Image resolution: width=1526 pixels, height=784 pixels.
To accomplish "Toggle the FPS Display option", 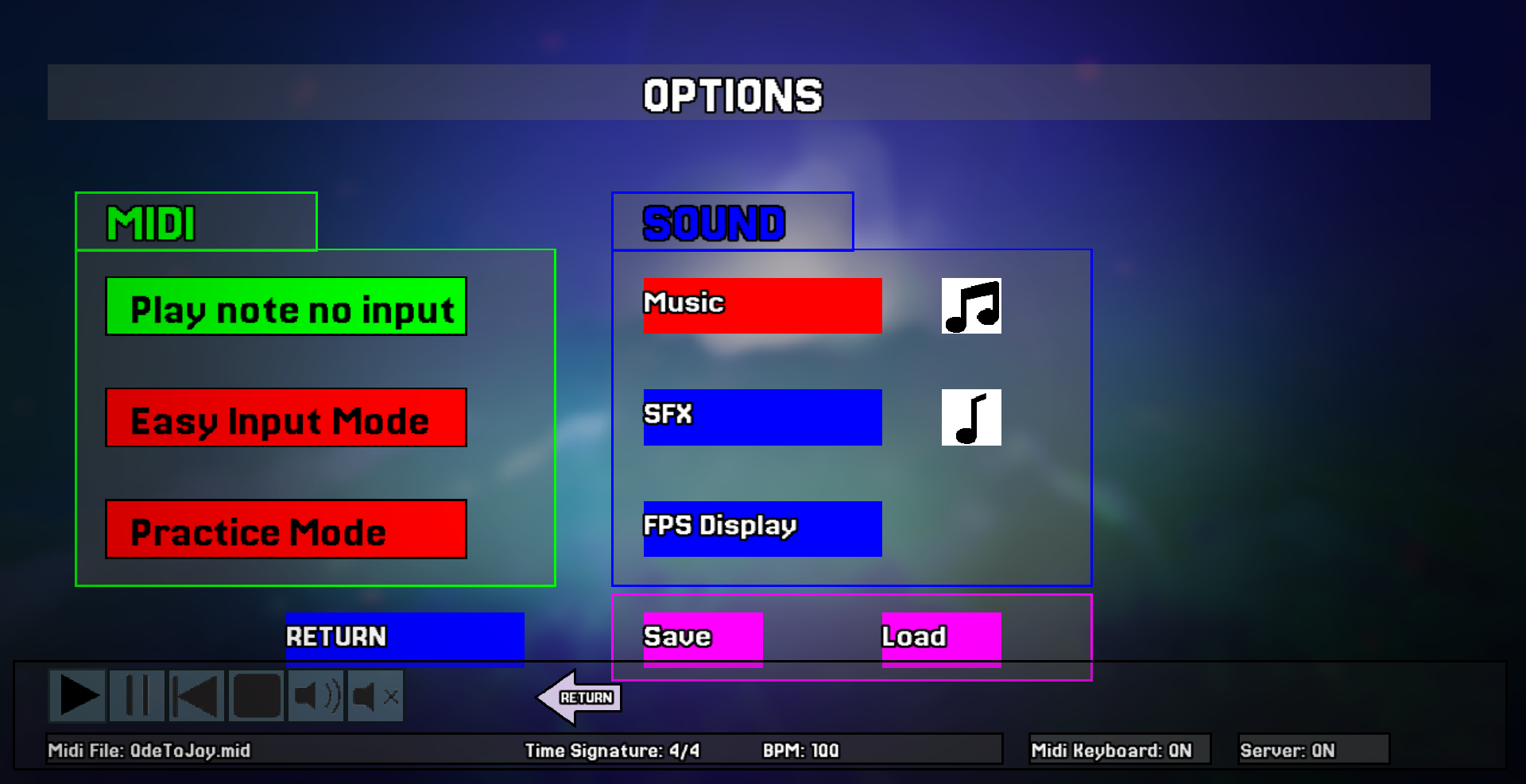I will [761, 528].
